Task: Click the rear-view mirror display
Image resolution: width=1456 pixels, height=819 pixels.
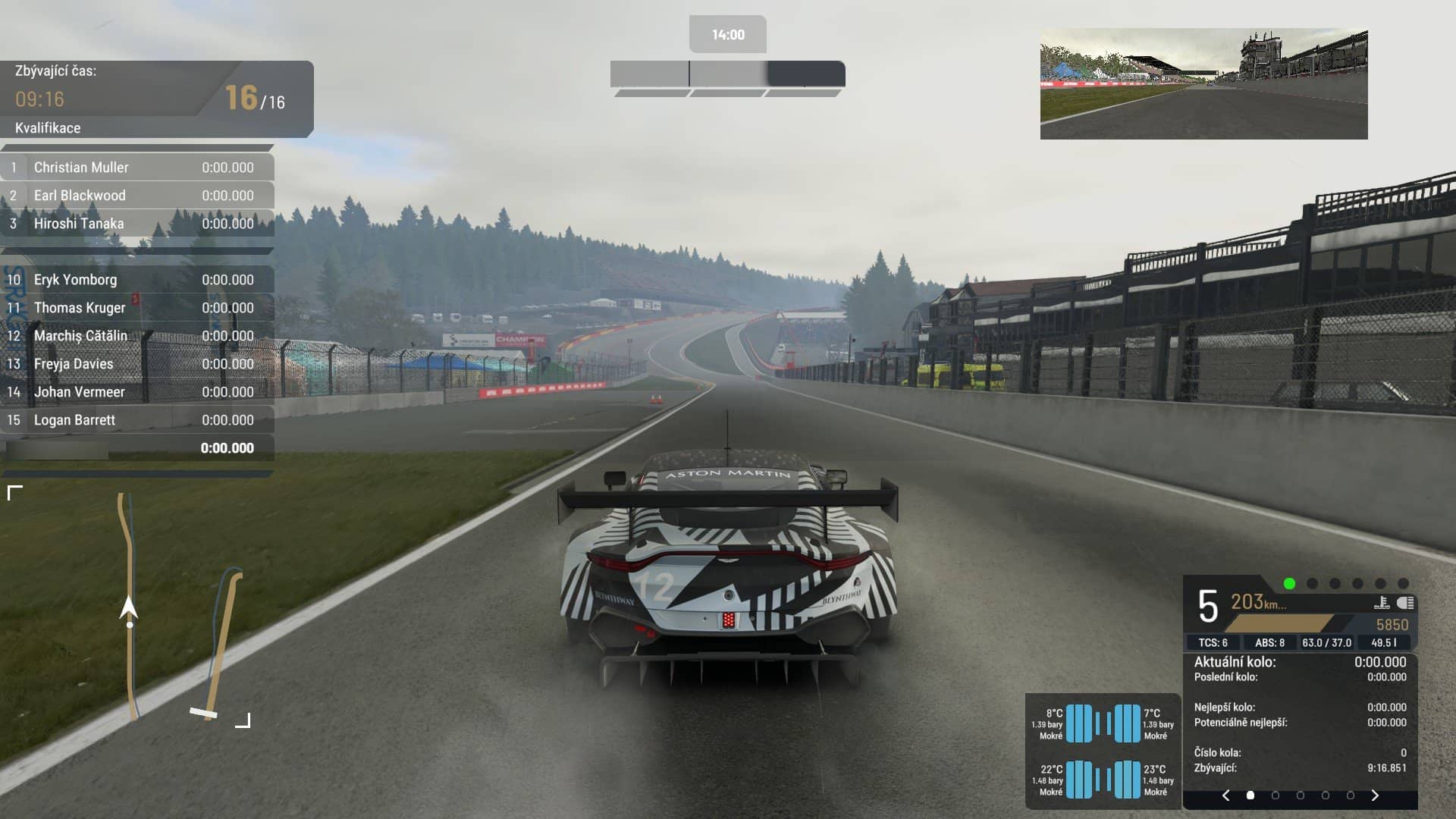Action: pos(1203,84)
